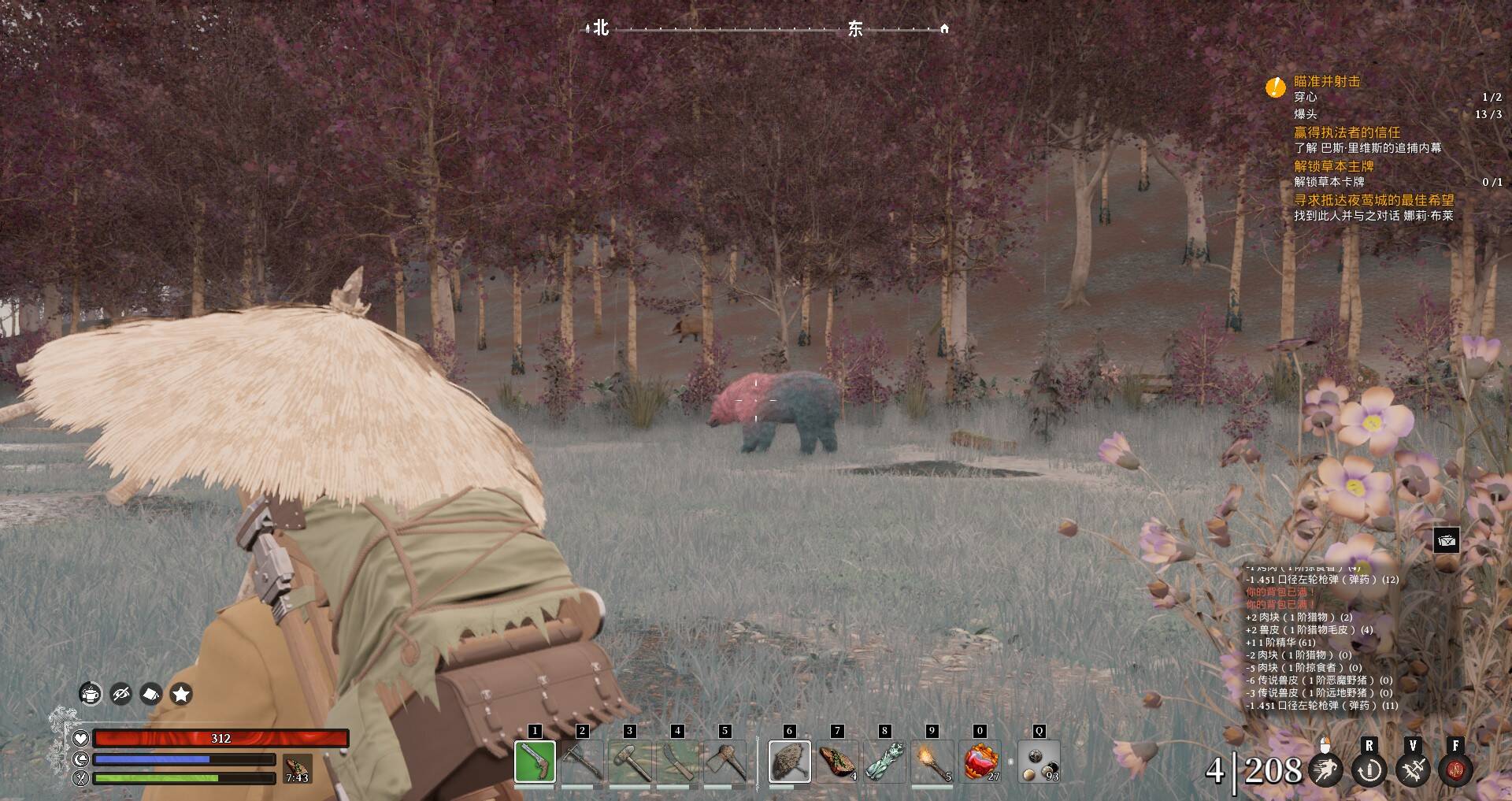Open the ammo type slot with three bullets
This screenshot has height=801, width=1512.
point(1039,762)
